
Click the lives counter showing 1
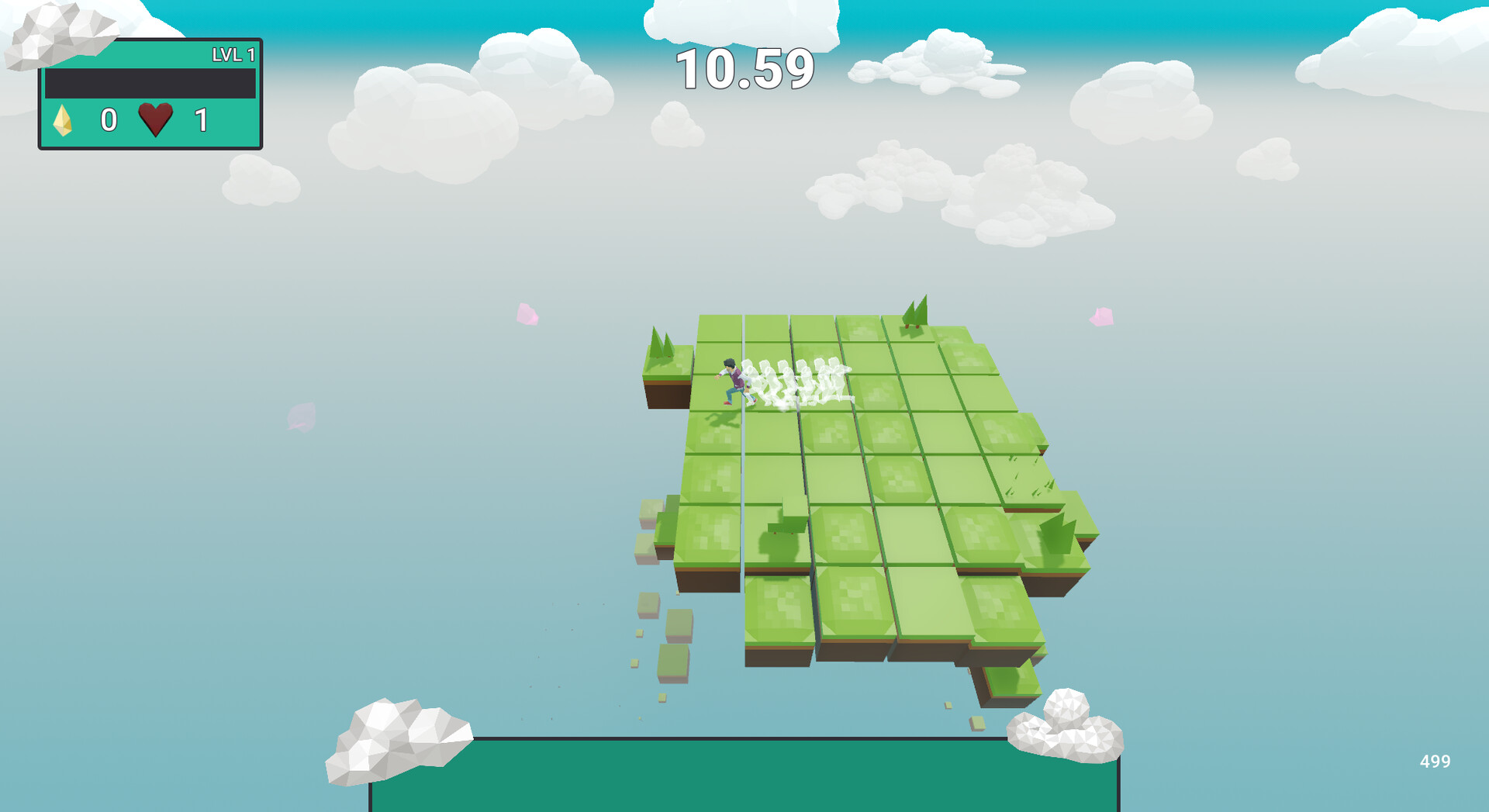click(x=200, y=121)
